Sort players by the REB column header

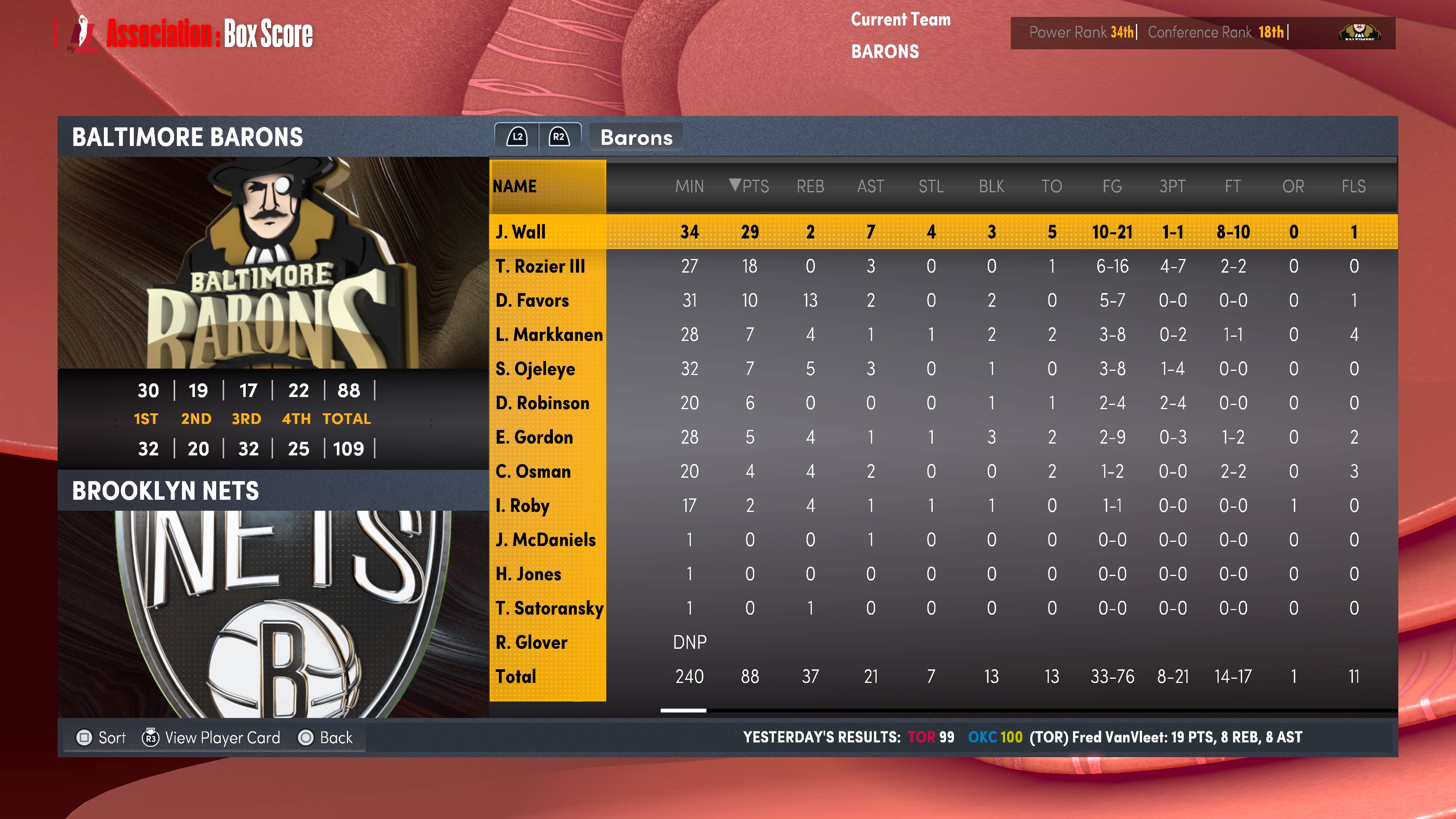coord(810,186)
